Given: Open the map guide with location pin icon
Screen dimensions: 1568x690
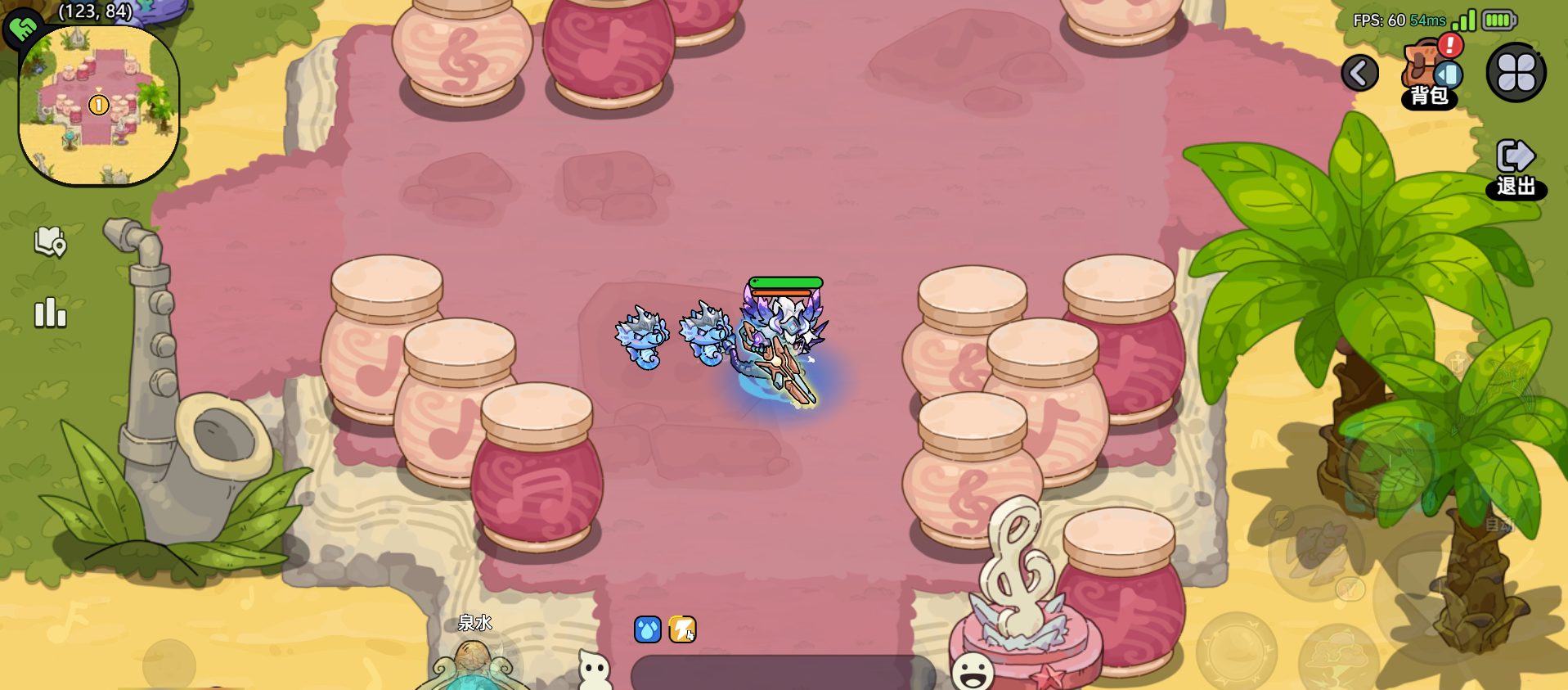Looking at the screenshot, I should (49, 243).
